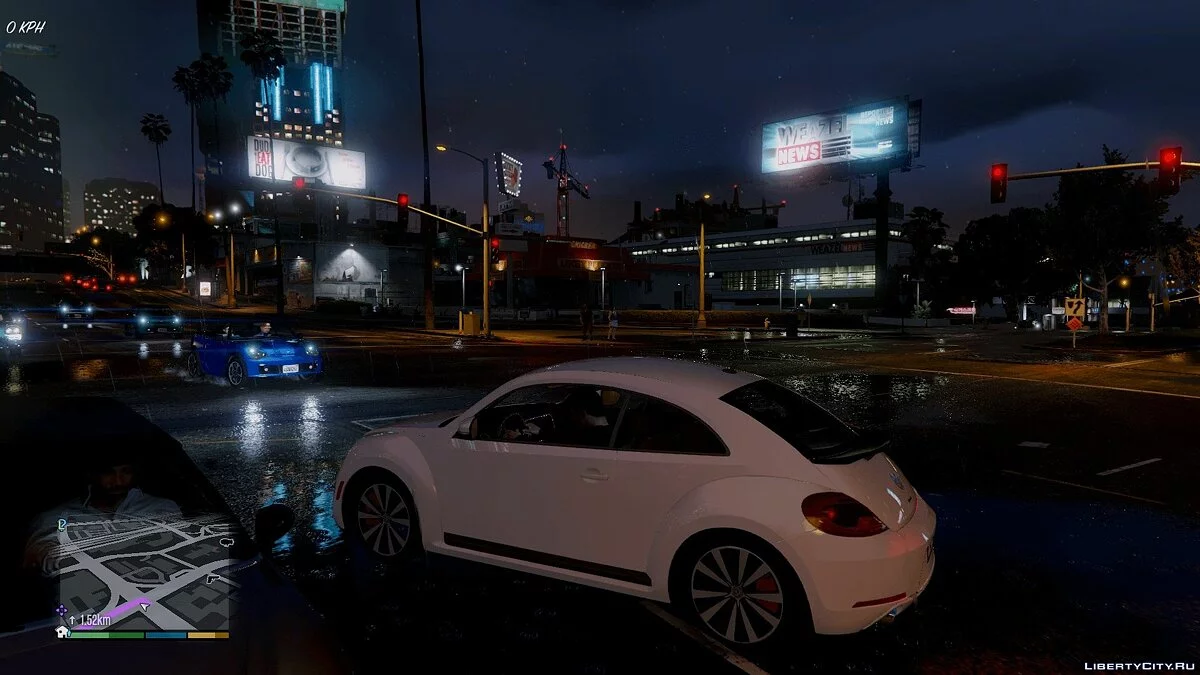Click the speech-bubble shaped minimap blip

[x=226, y=542]
